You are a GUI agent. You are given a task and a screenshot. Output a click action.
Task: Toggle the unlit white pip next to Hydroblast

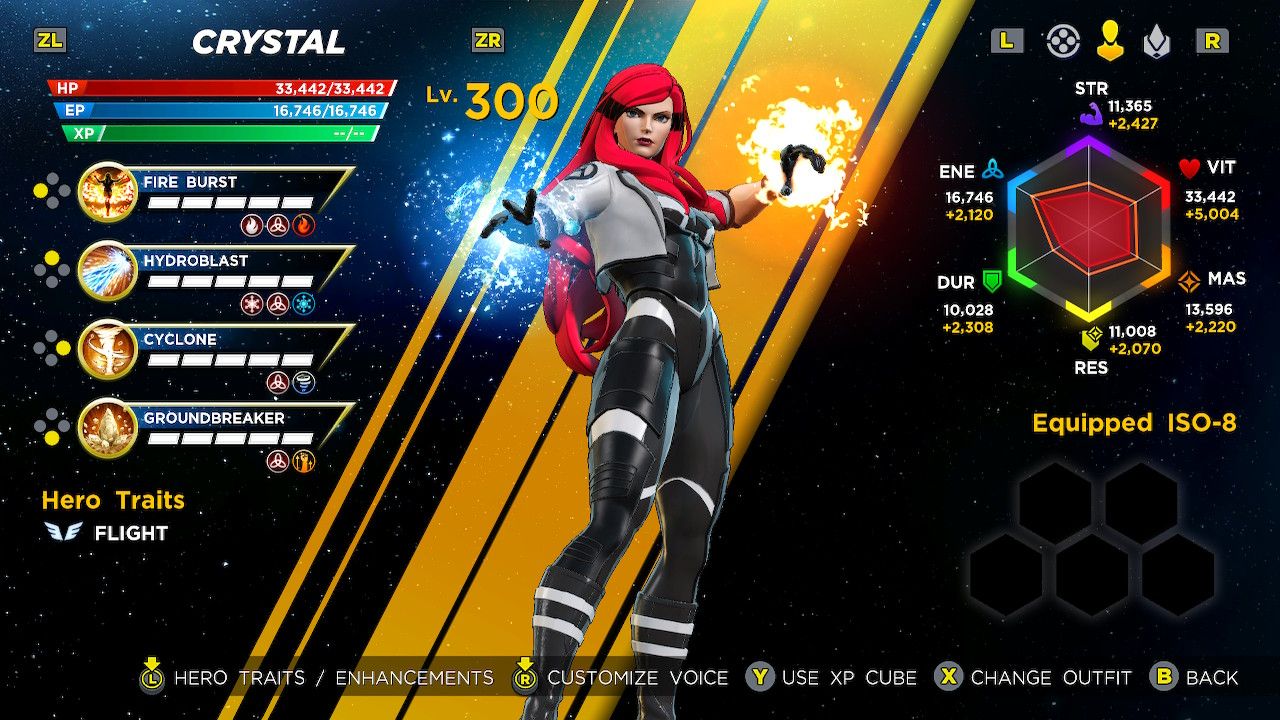40,269
